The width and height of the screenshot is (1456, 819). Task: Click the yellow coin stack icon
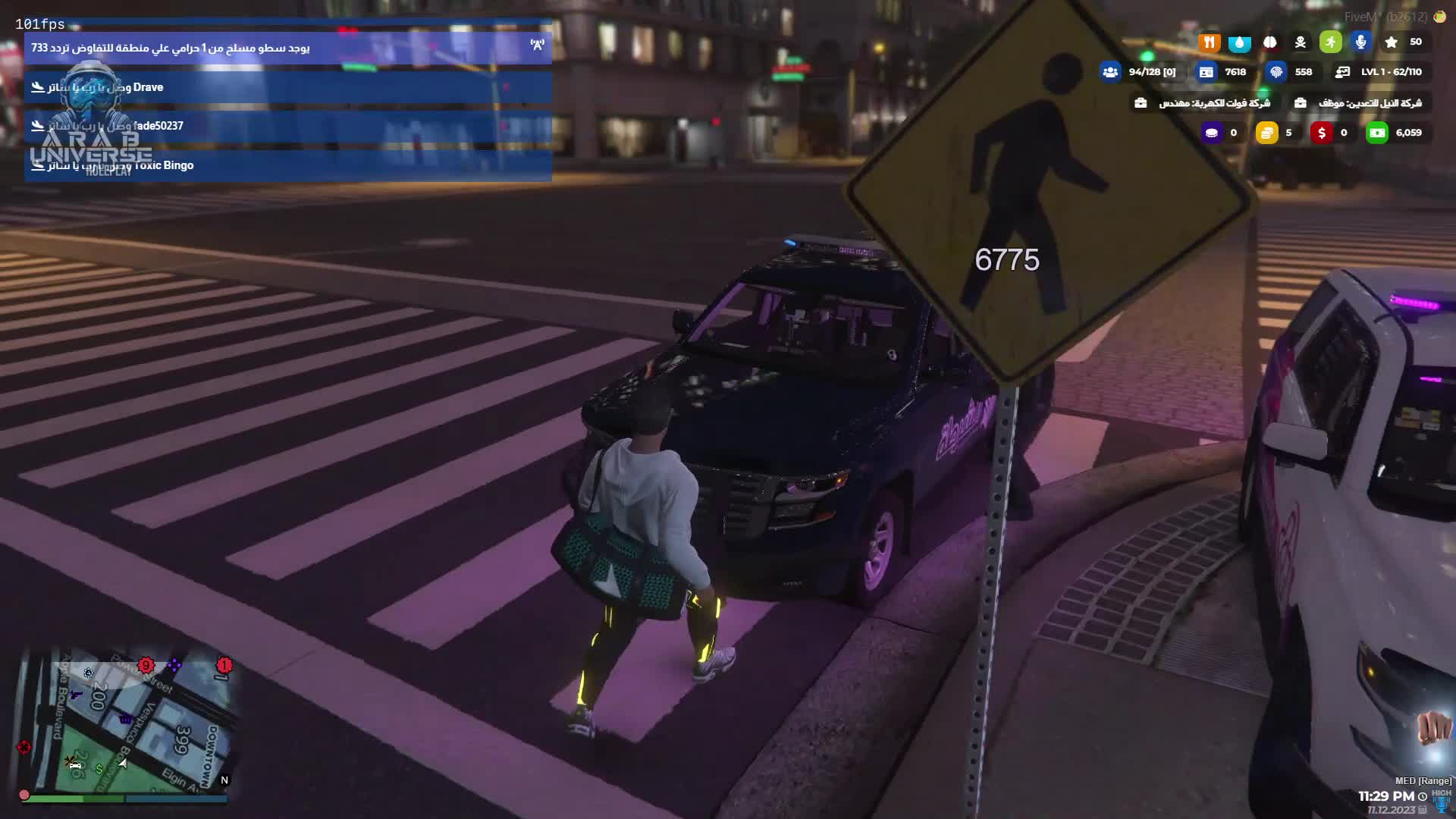coord(1266,133)
